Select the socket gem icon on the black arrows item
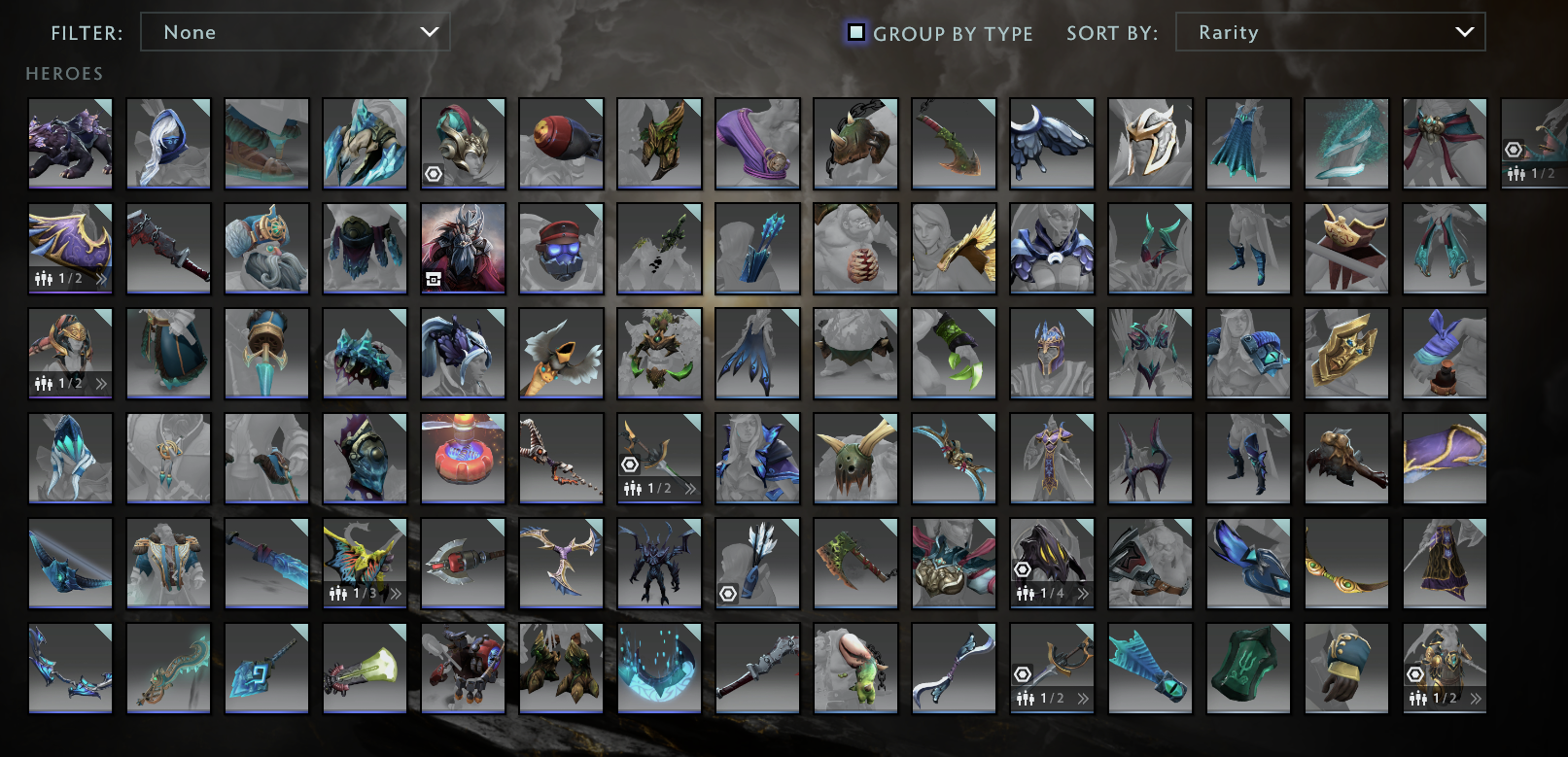 click(728, 593)
